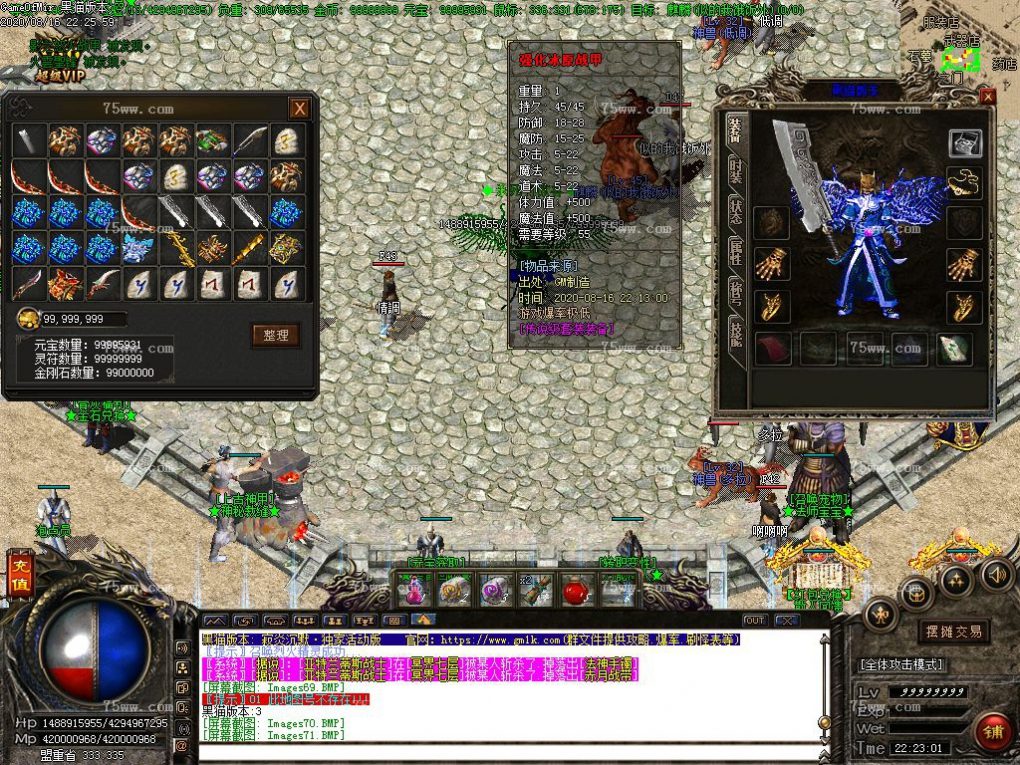Screen dimensions: 1020x765
Task: Select the green circuit item in bag
Action: [x=212, y=141]
